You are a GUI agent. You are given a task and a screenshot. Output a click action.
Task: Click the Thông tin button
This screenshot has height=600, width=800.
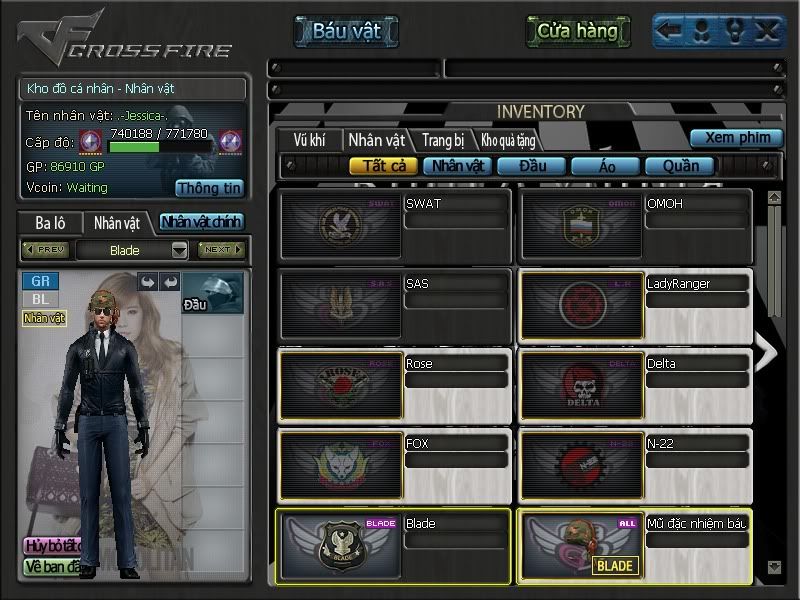[x=209, y=187]
